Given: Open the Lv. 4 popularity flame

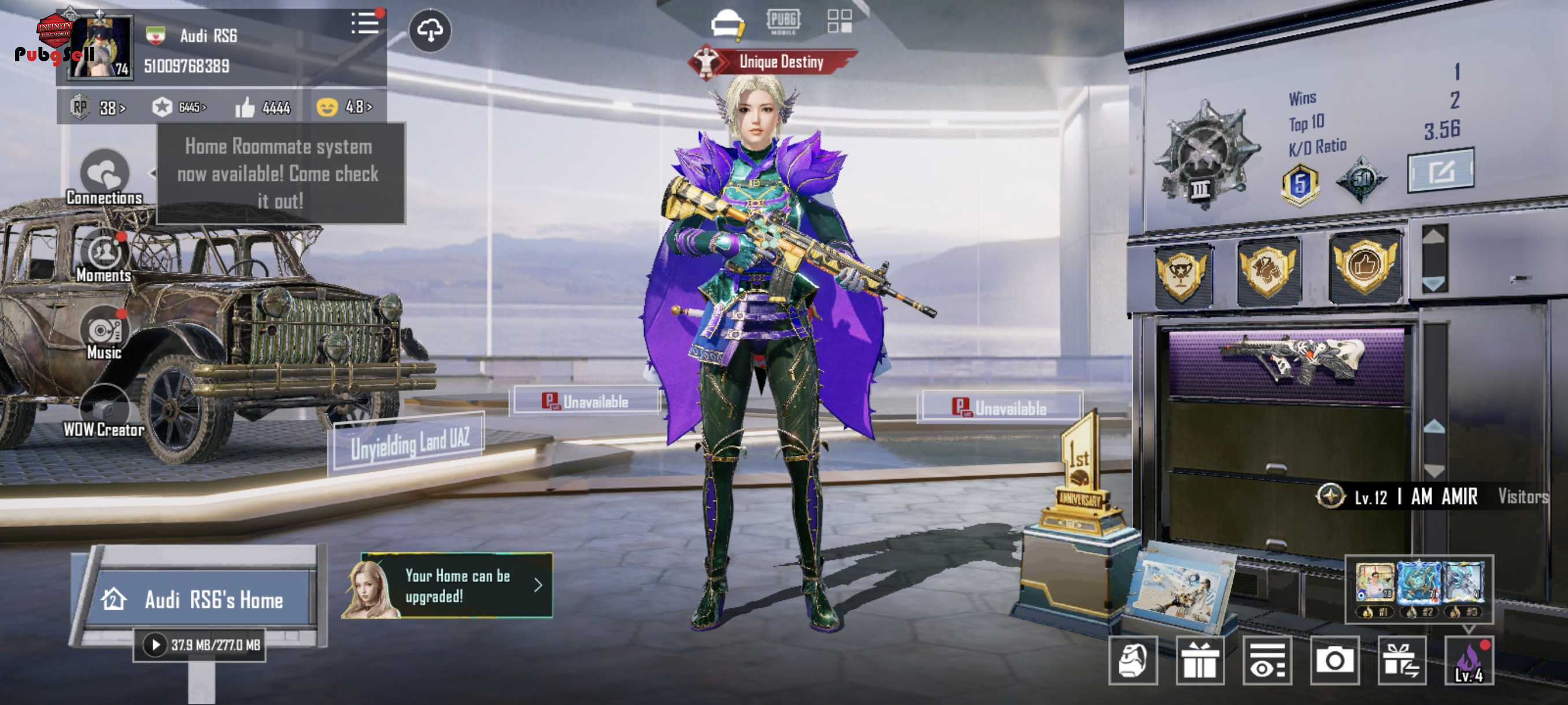Looking at the screenshot, I should coord(1469,661).
